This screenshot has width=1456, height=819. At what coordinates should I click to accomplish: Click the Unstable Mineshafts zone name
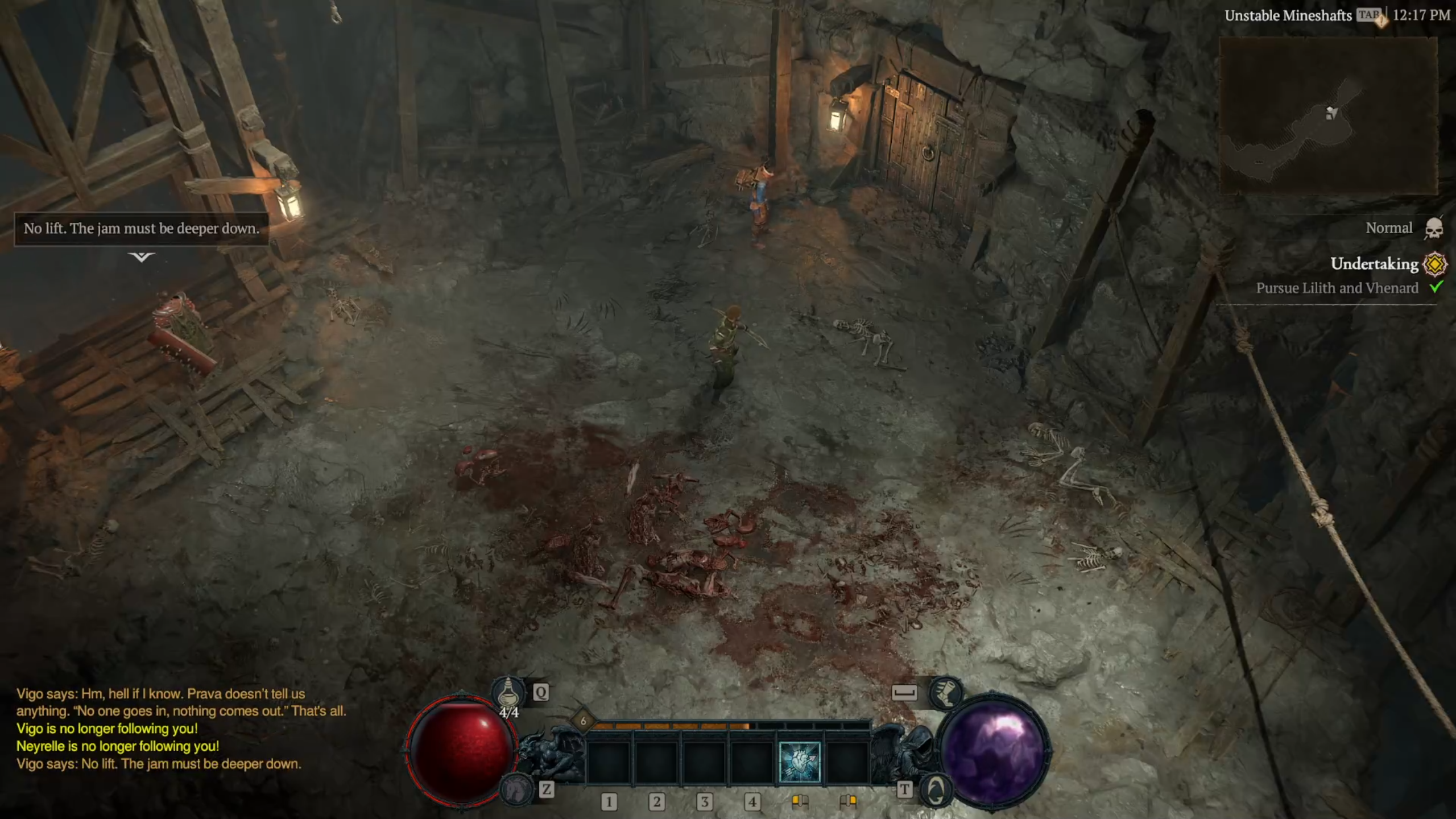1288,15
